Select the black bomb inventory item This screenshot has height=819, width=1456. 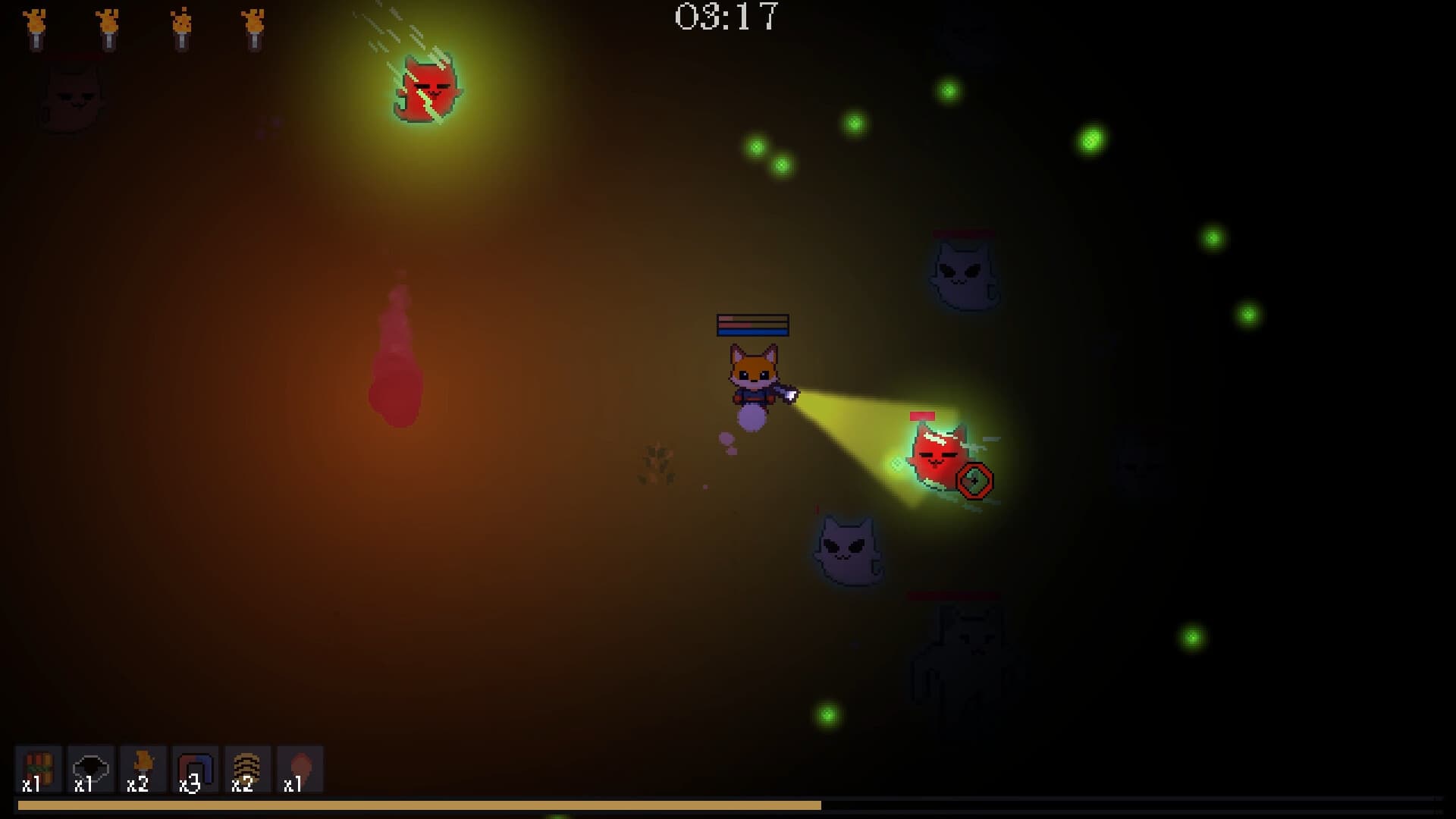point(91,768)
